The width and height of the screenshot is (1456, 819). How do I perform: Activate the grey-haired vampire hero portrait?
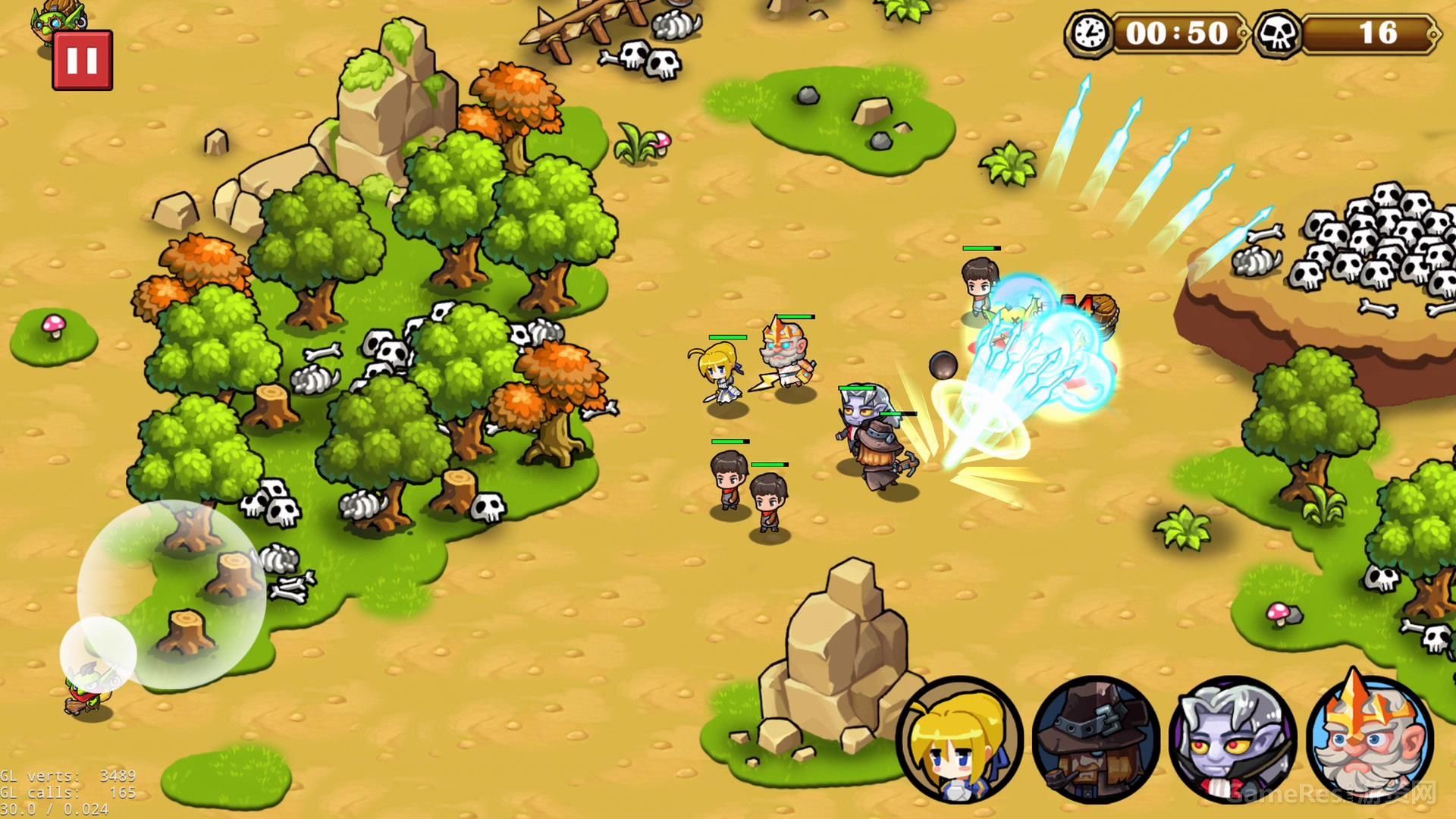1232,740
